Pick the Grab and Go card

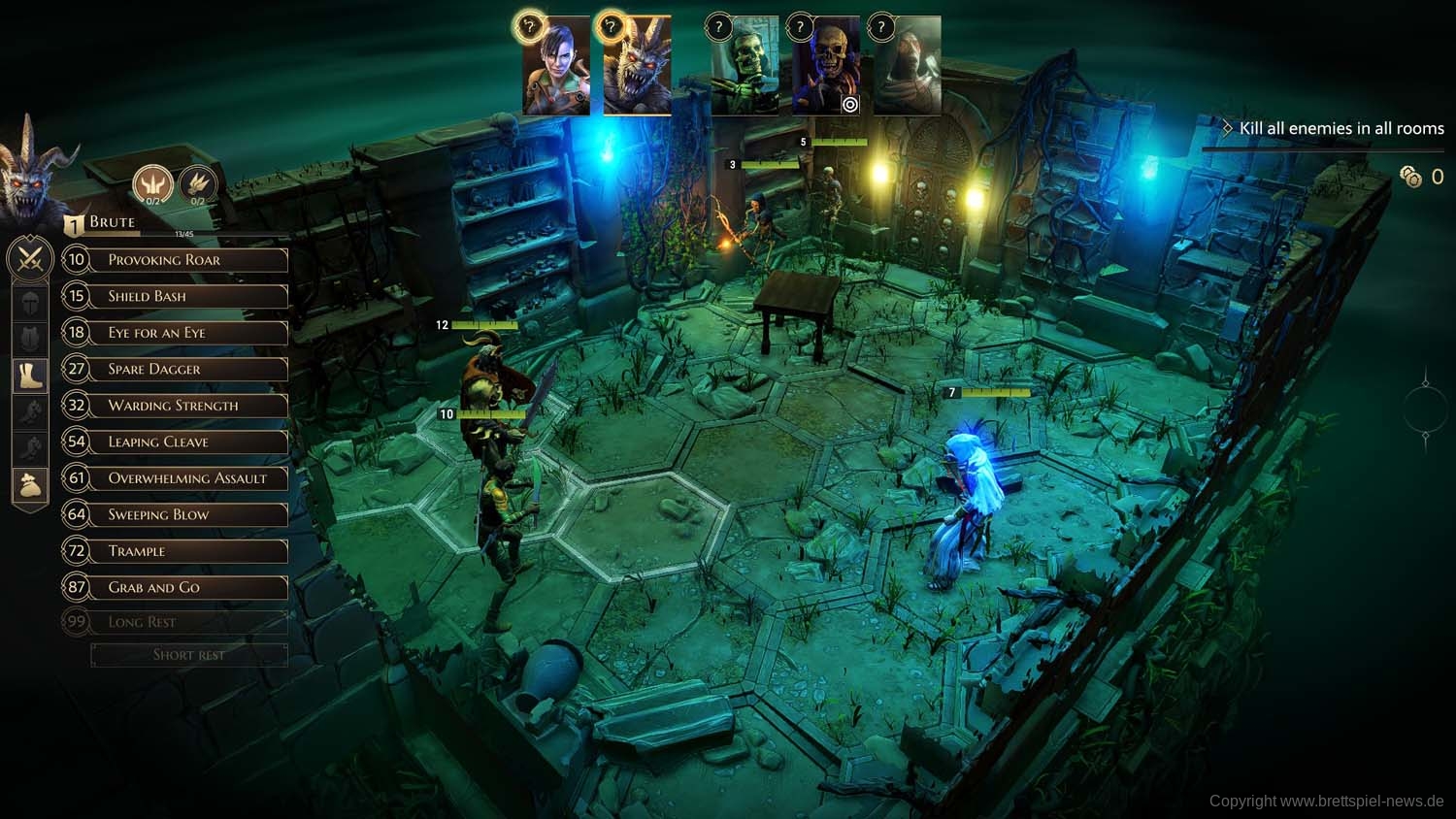click(x=175, y=587)
